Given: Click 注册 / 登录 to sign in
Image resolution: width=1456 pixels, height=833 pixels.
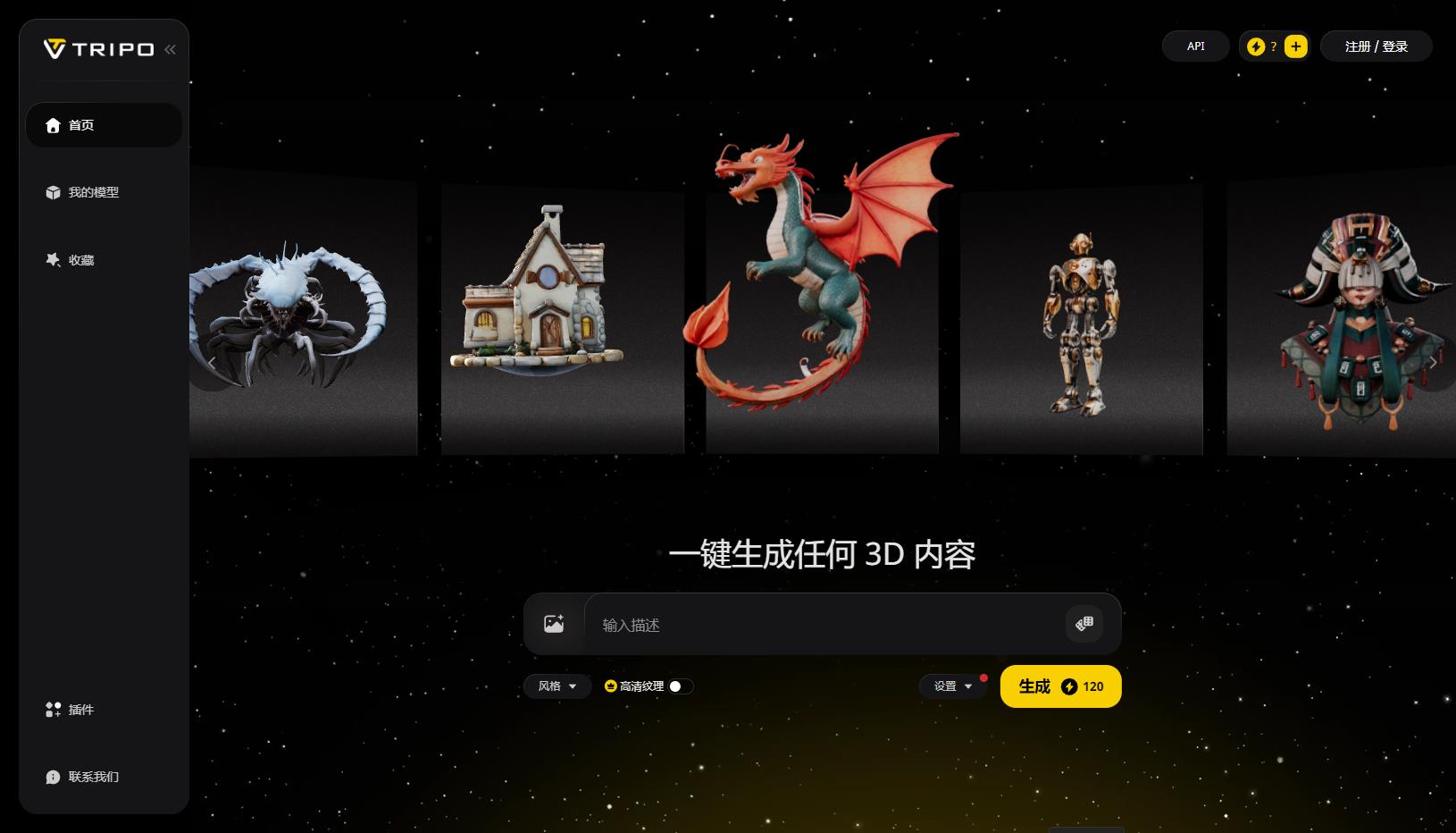Looking at the screenshot, I should 1376,46.
